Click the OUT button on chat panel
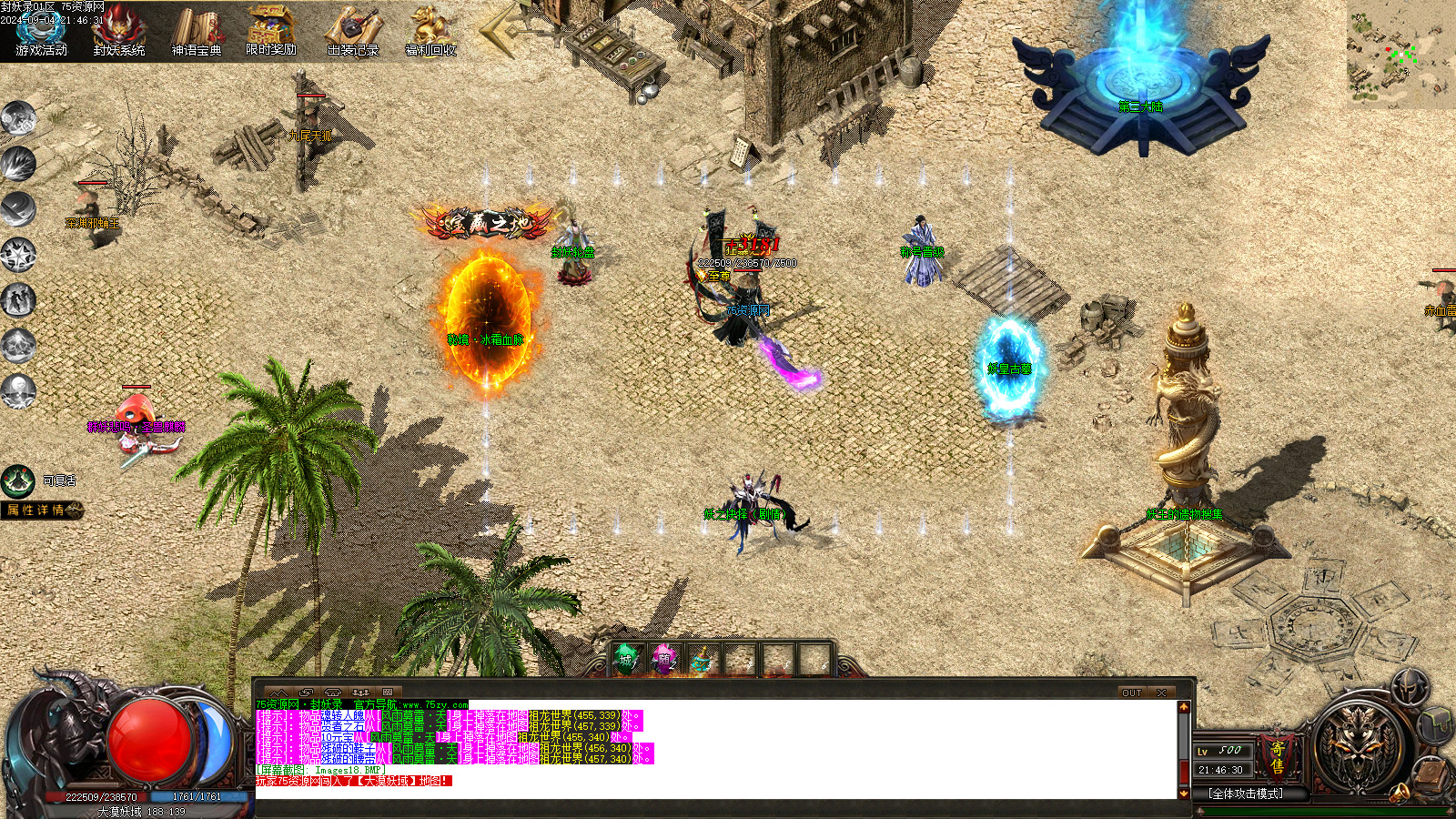 [x=1131, y=693]
